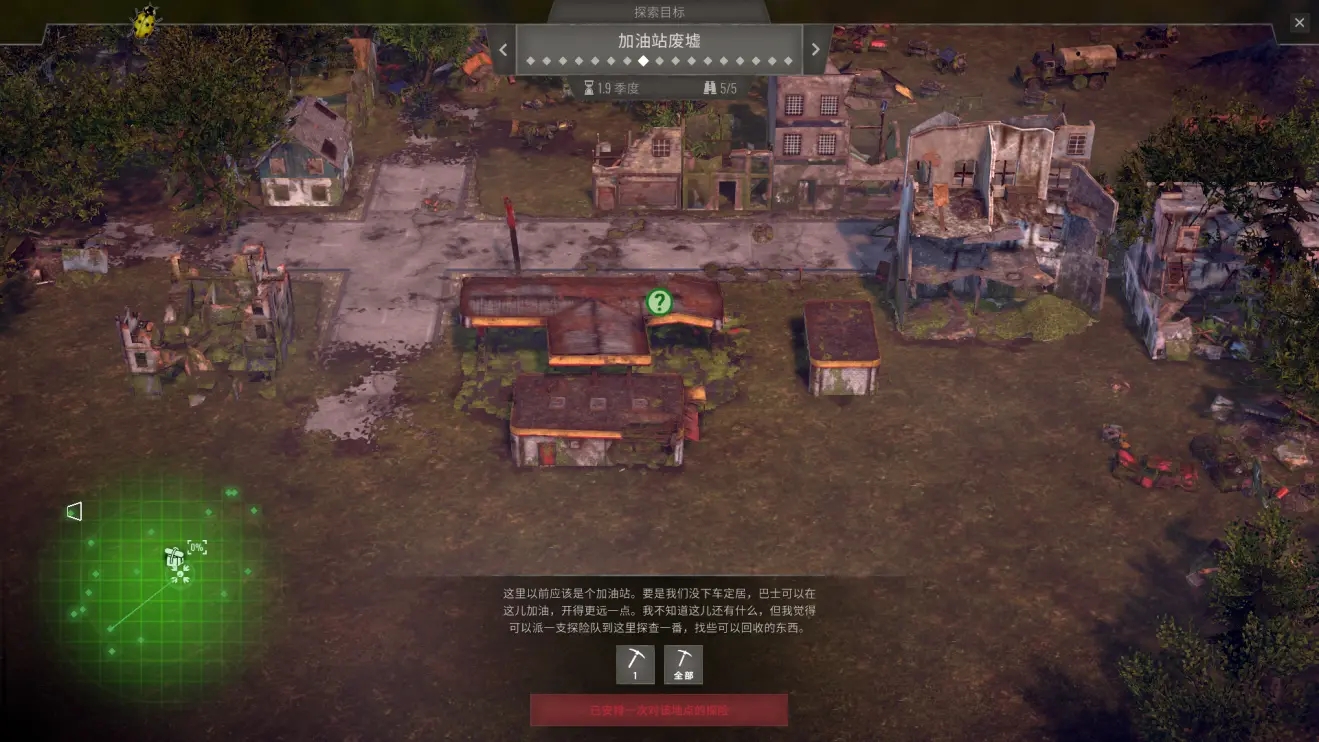Choose the 全部 (all) pickaxe button
Screen dimensions: 1319x742
[x=683, y=664]
